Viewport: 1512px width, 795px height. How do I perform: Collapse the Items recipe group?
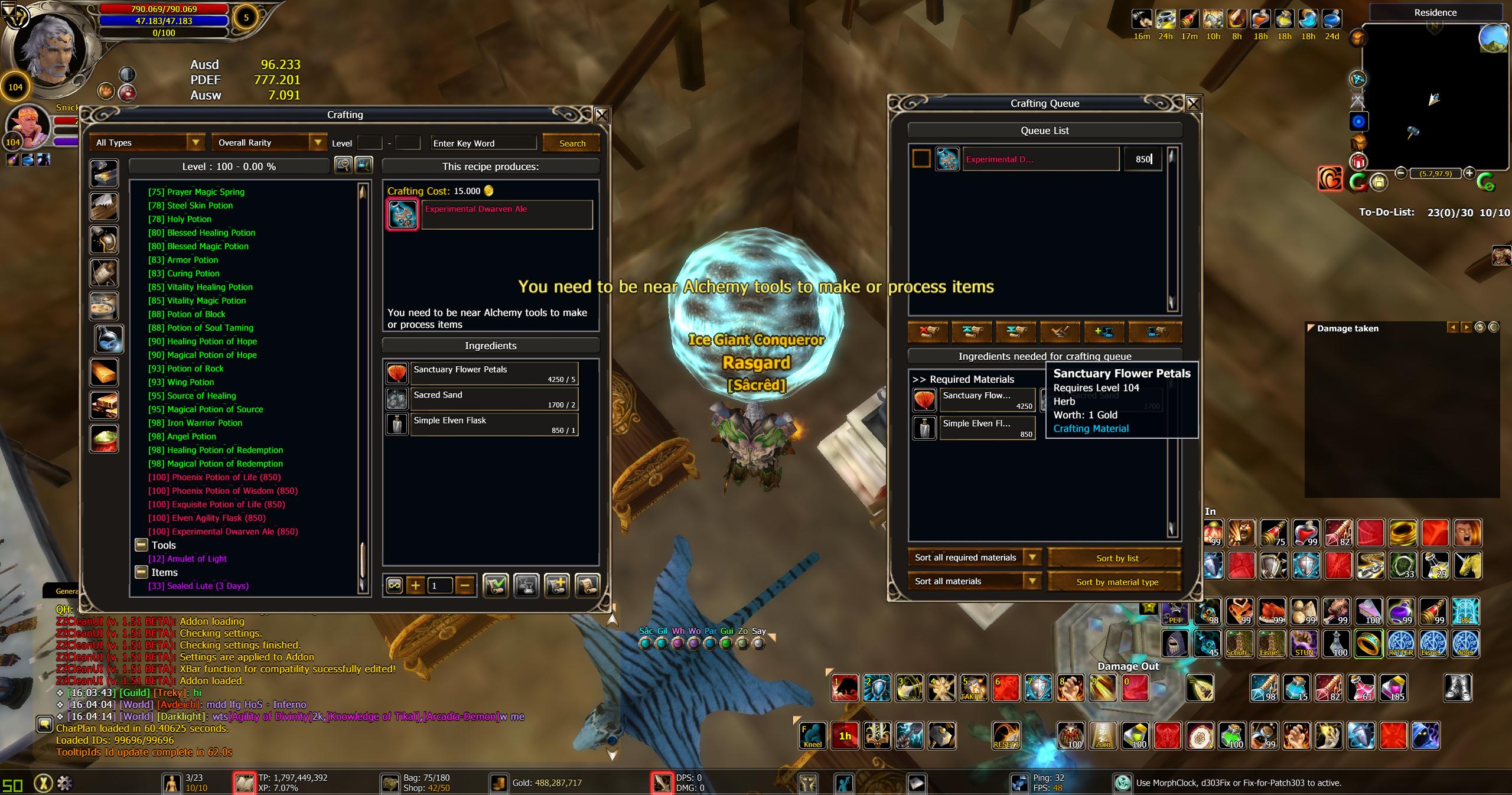pos(141,572)
